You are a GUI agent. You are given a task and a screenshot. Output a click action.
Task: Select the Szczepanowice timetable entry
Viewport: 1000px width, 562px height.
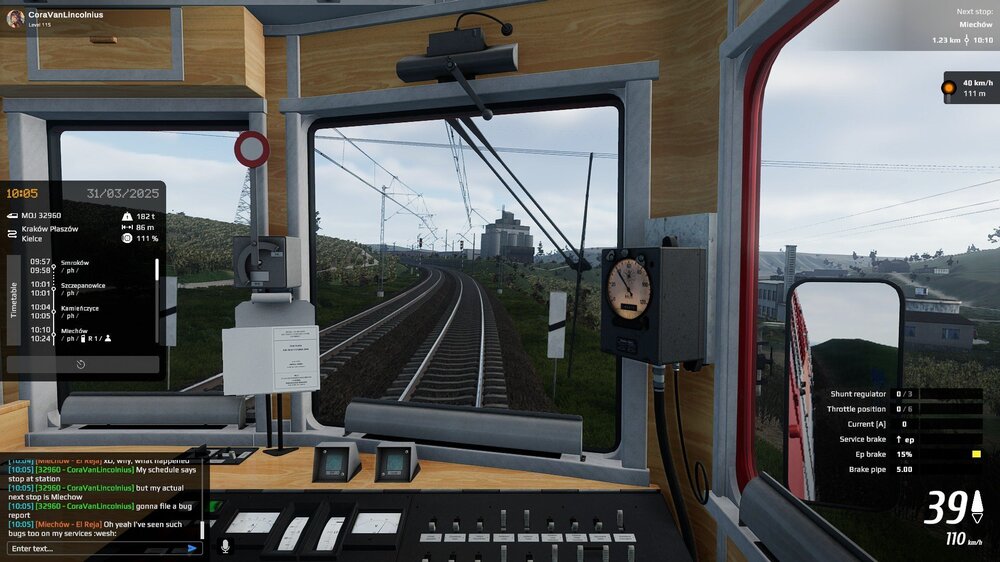pos(84,289)
